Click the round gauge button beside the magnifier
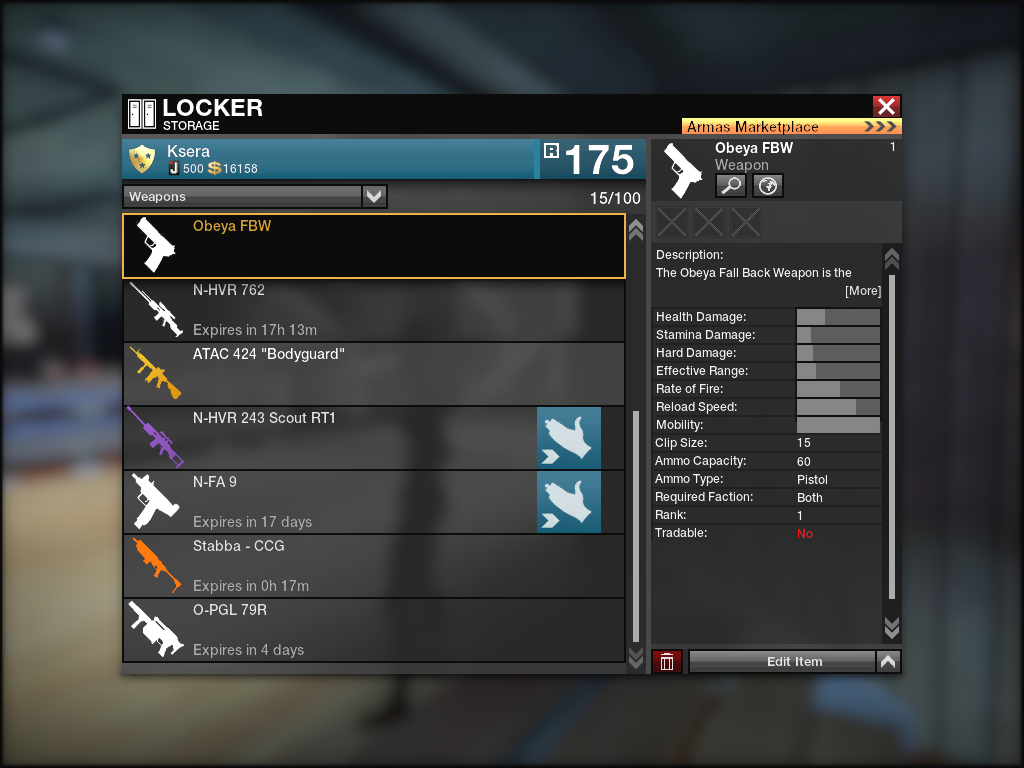 coord(767,185)
